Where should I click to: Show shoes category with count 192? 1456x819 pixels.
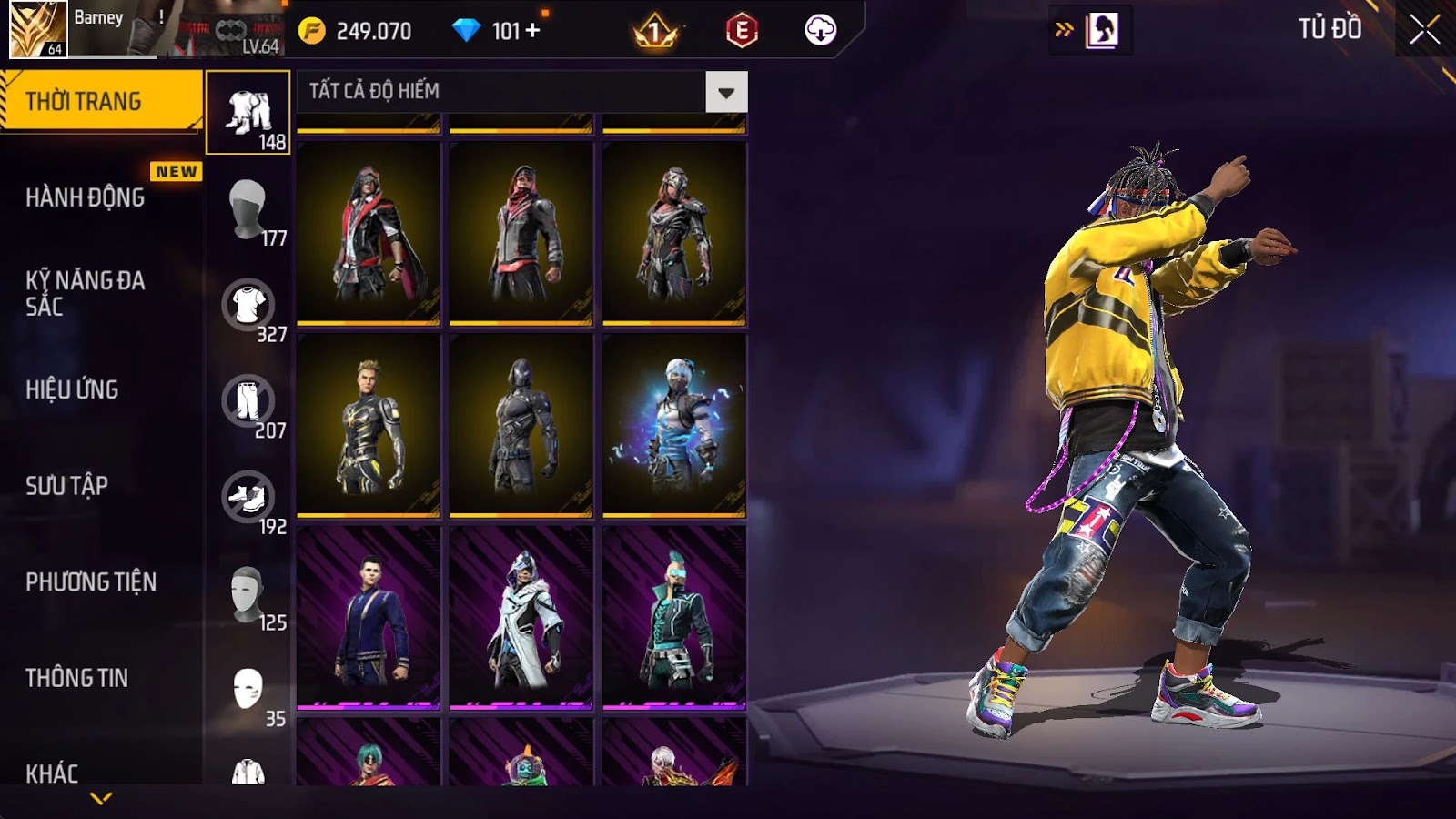point(248,498)
